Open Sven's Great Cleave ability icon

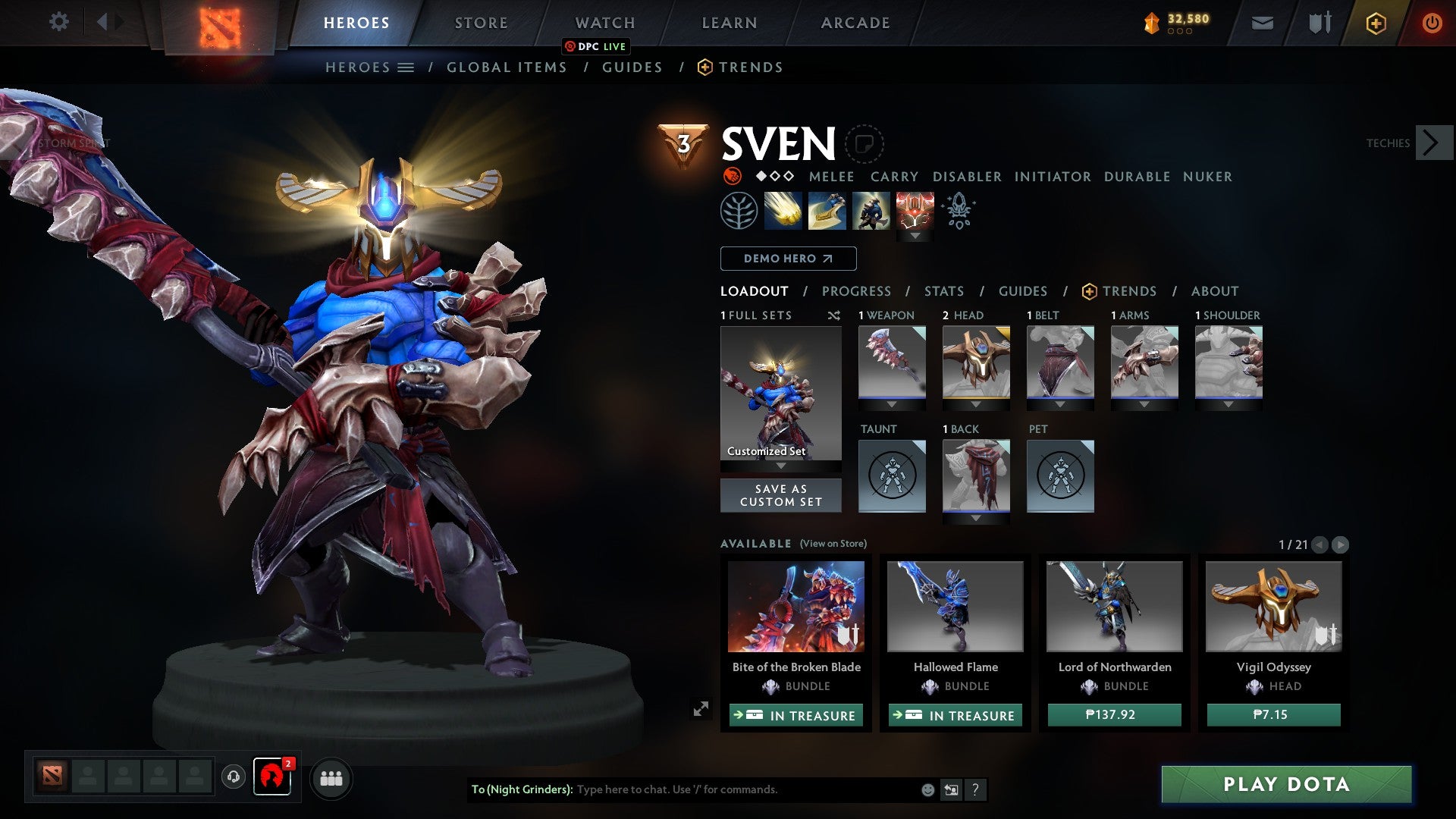tap(827, 210)
